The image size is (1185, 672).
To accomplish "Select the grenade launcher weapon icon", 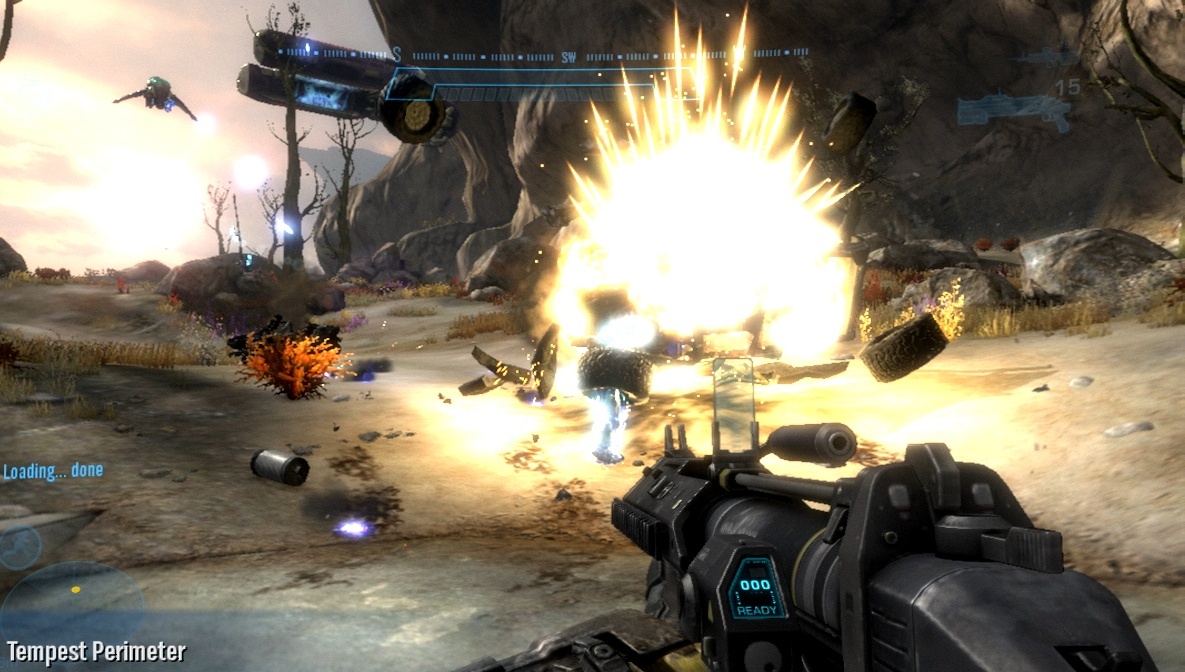I will pos(1012,109).
